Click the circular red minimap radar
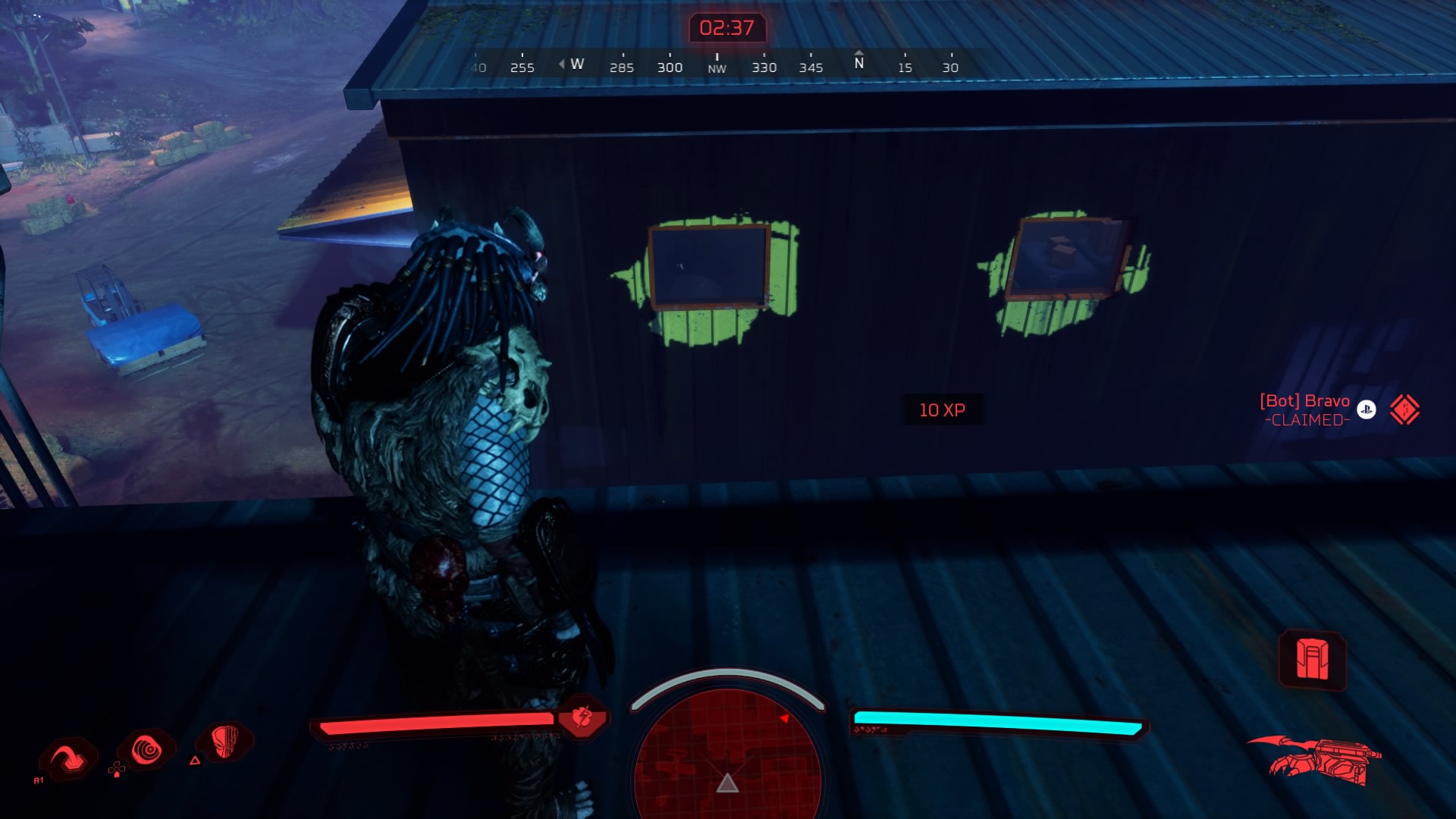This screenshot has height=819, width=1456. [x=727, y=755]
